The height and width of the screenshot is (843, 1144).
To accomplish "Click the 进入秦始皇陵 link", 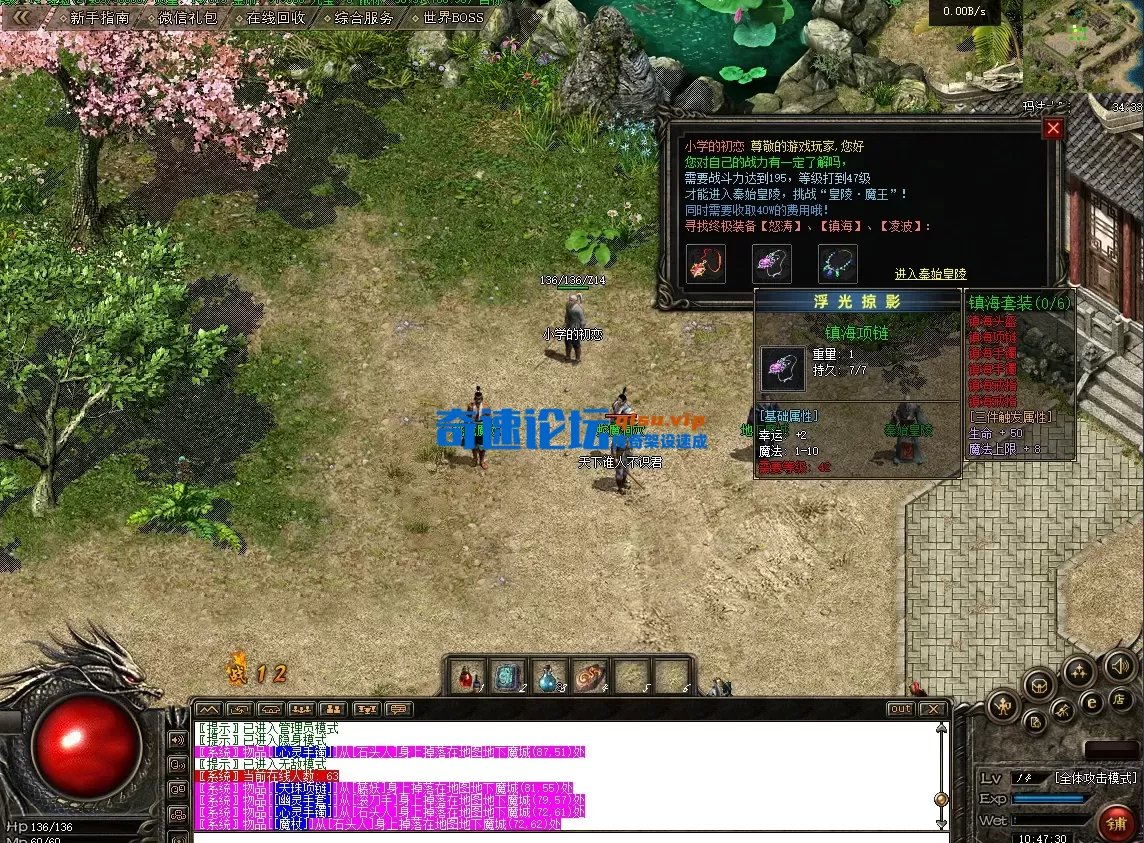I will coord(930,274).
